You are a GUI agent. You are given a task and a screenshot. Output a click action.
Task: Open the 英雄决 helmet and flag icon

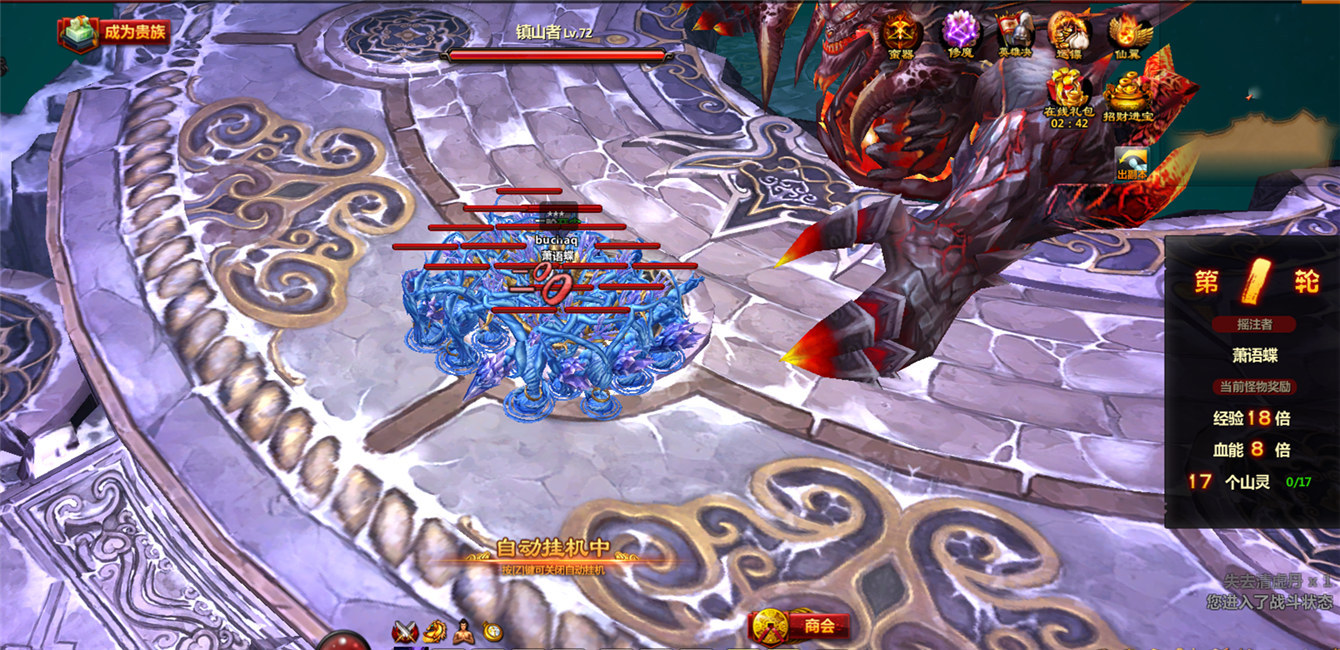[x=1013, y=35]
